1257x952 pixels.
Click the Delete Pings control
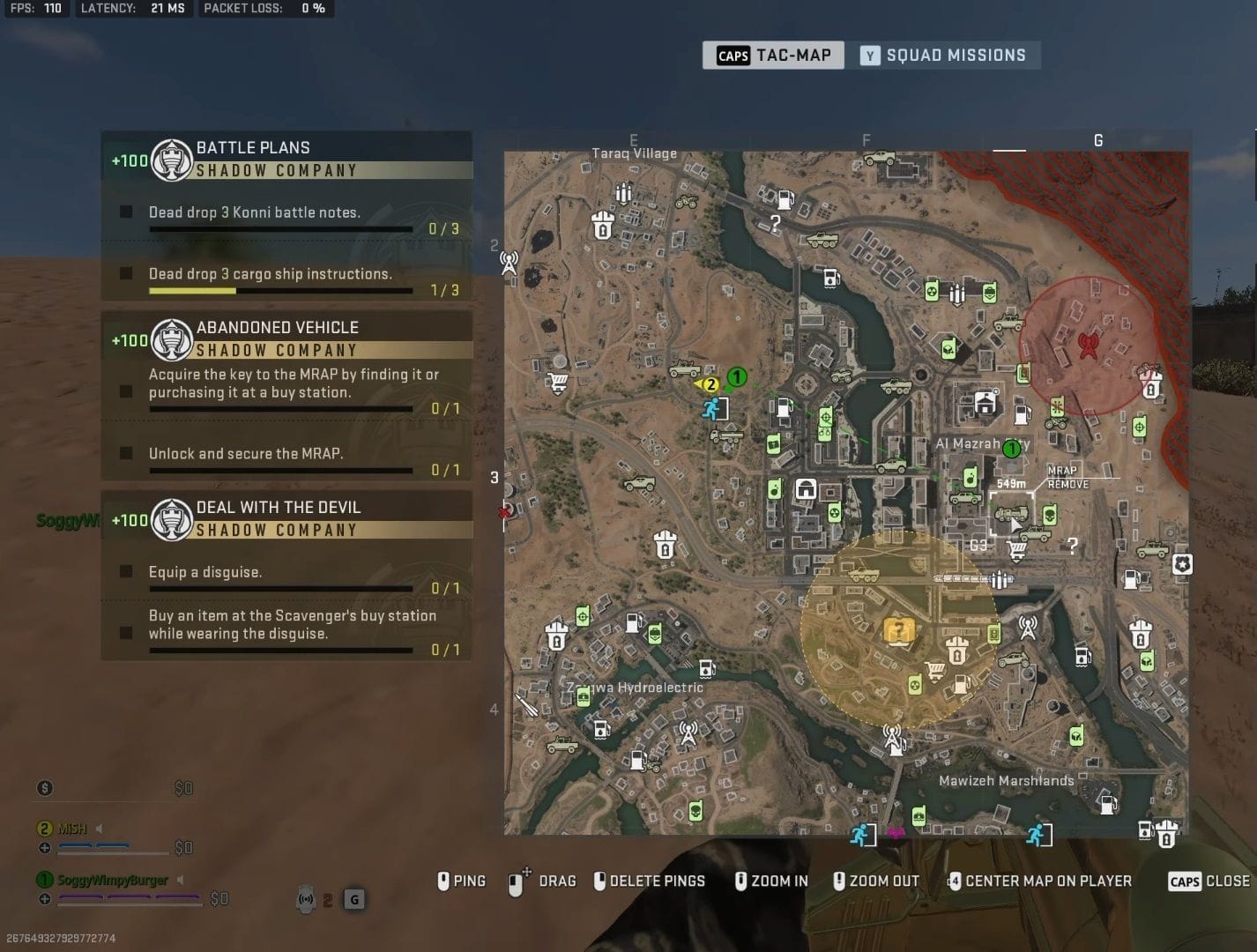click(650, 881)
